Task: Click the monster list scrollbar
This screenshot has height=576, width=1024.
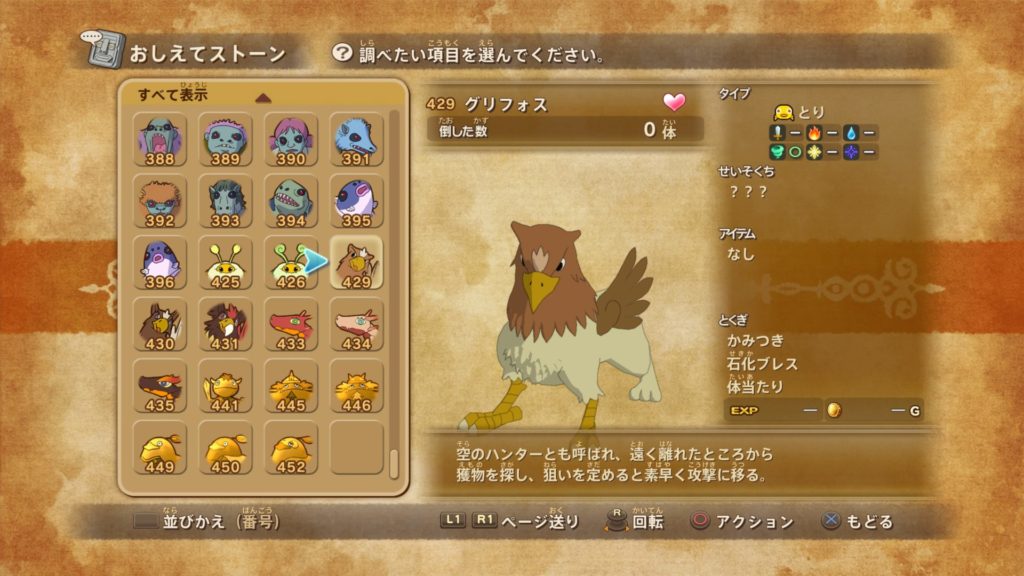Action: click(395, 300)
